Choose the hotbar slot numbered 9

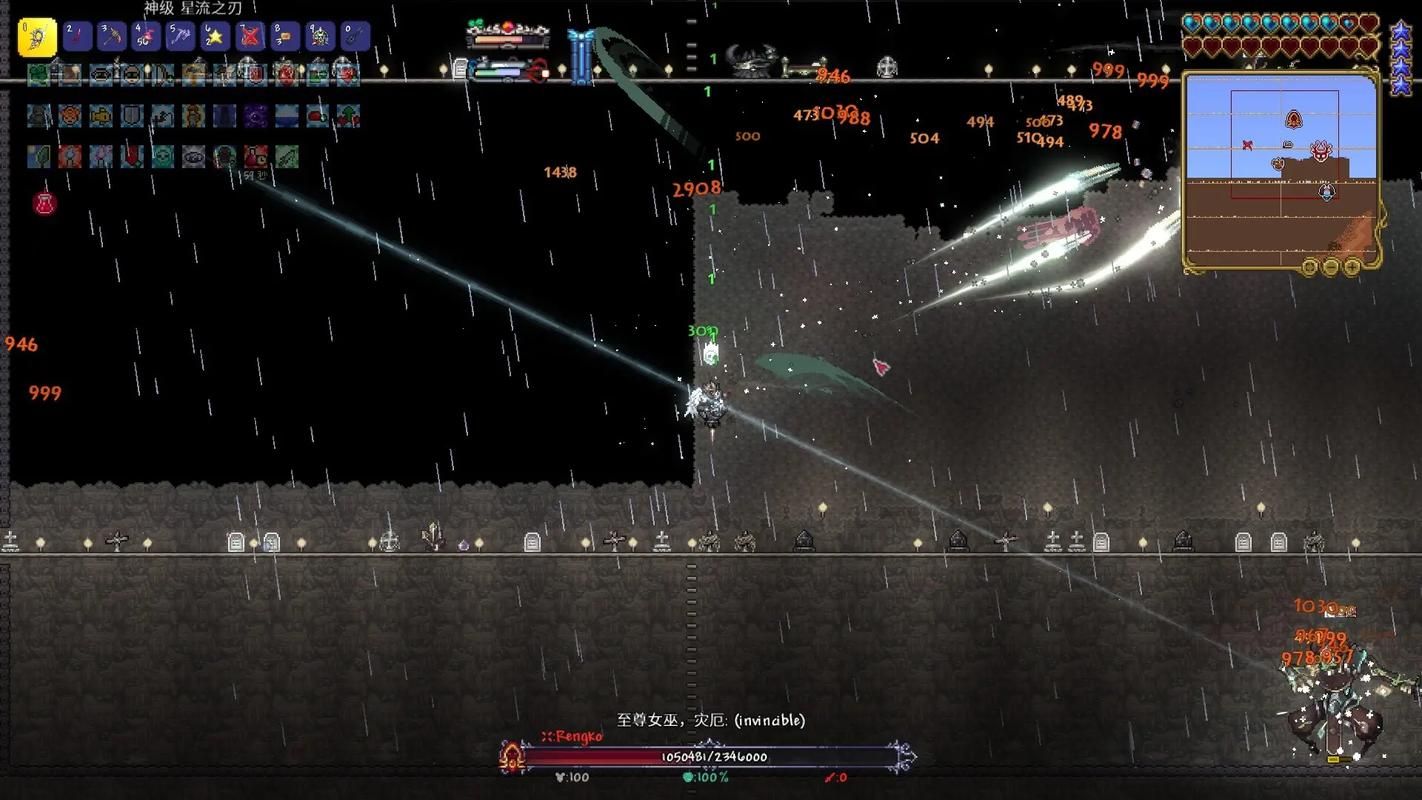point(320,37)
